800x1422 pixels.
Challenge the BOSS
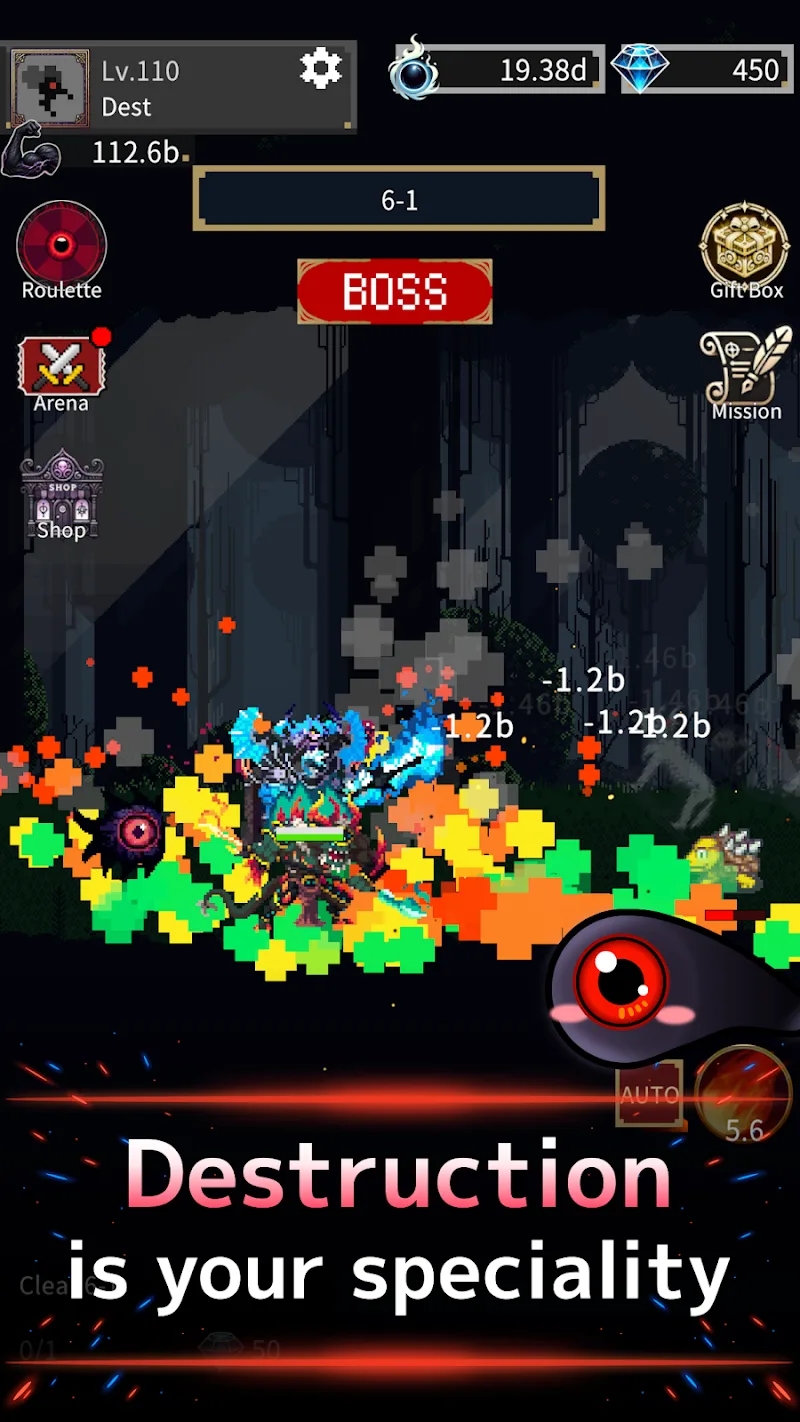[x=395, y=291]
